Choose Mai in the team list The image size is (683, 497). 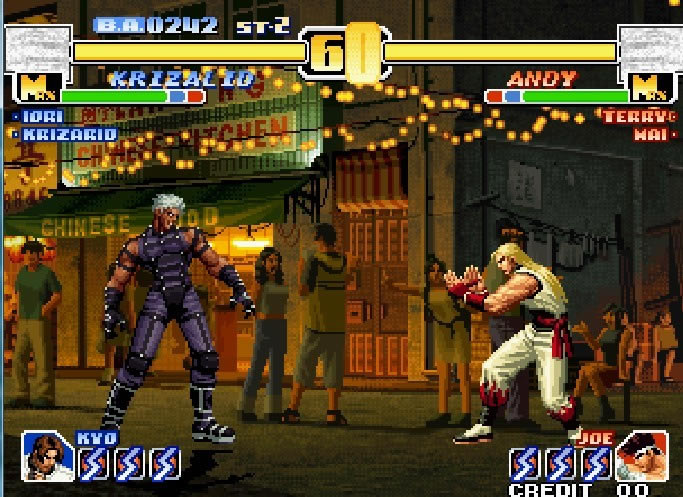[x=651, y=134]
